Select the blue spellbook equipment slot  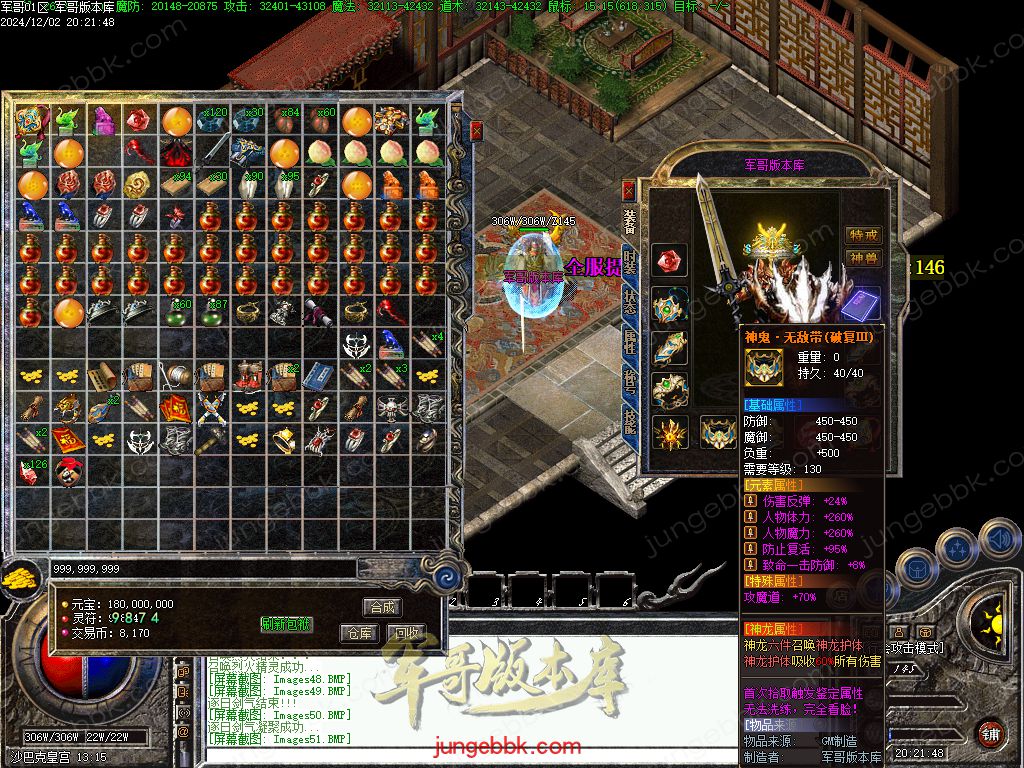(x=861, y=303)
